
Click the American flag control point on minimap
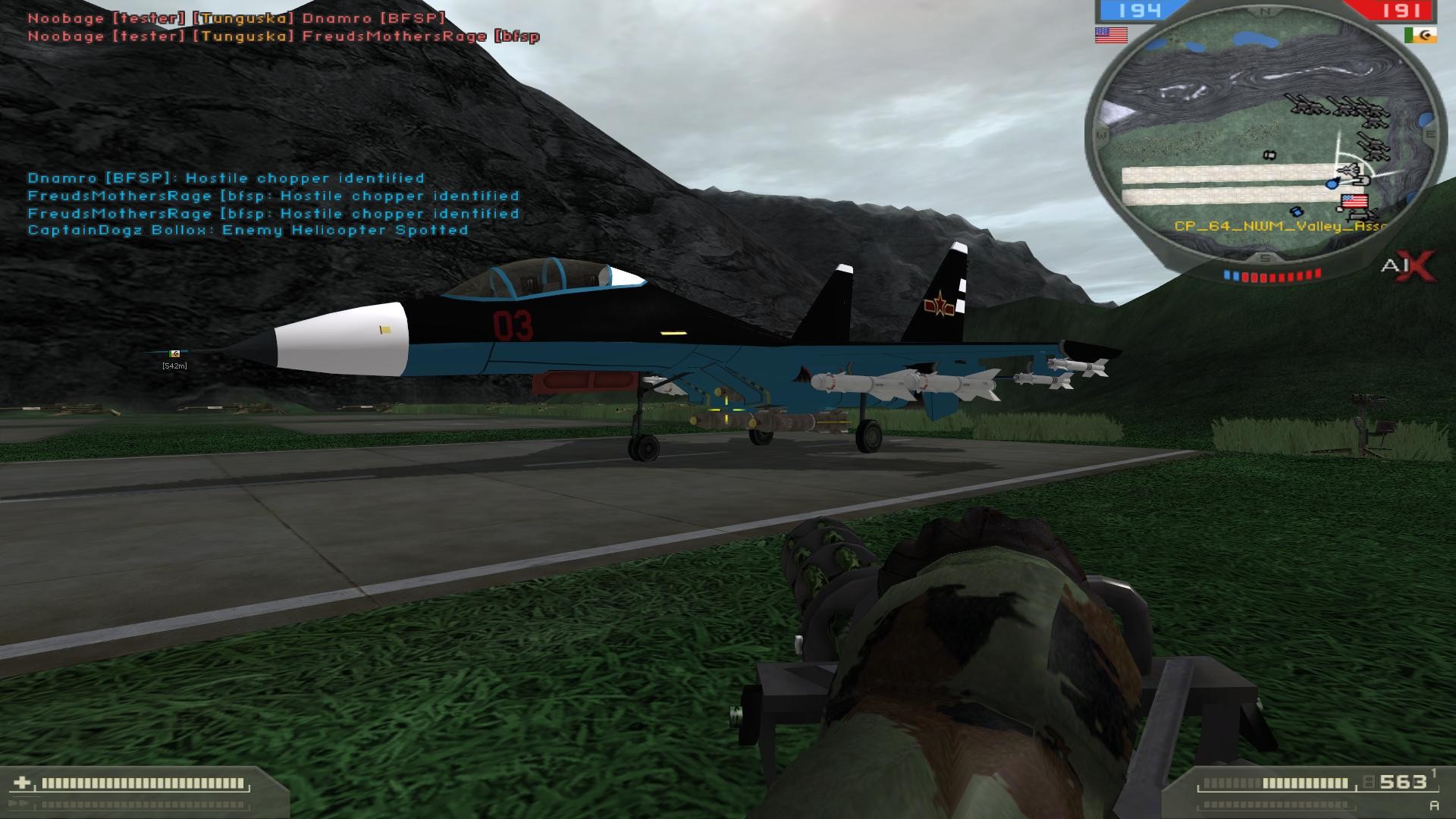[1354, 202]
